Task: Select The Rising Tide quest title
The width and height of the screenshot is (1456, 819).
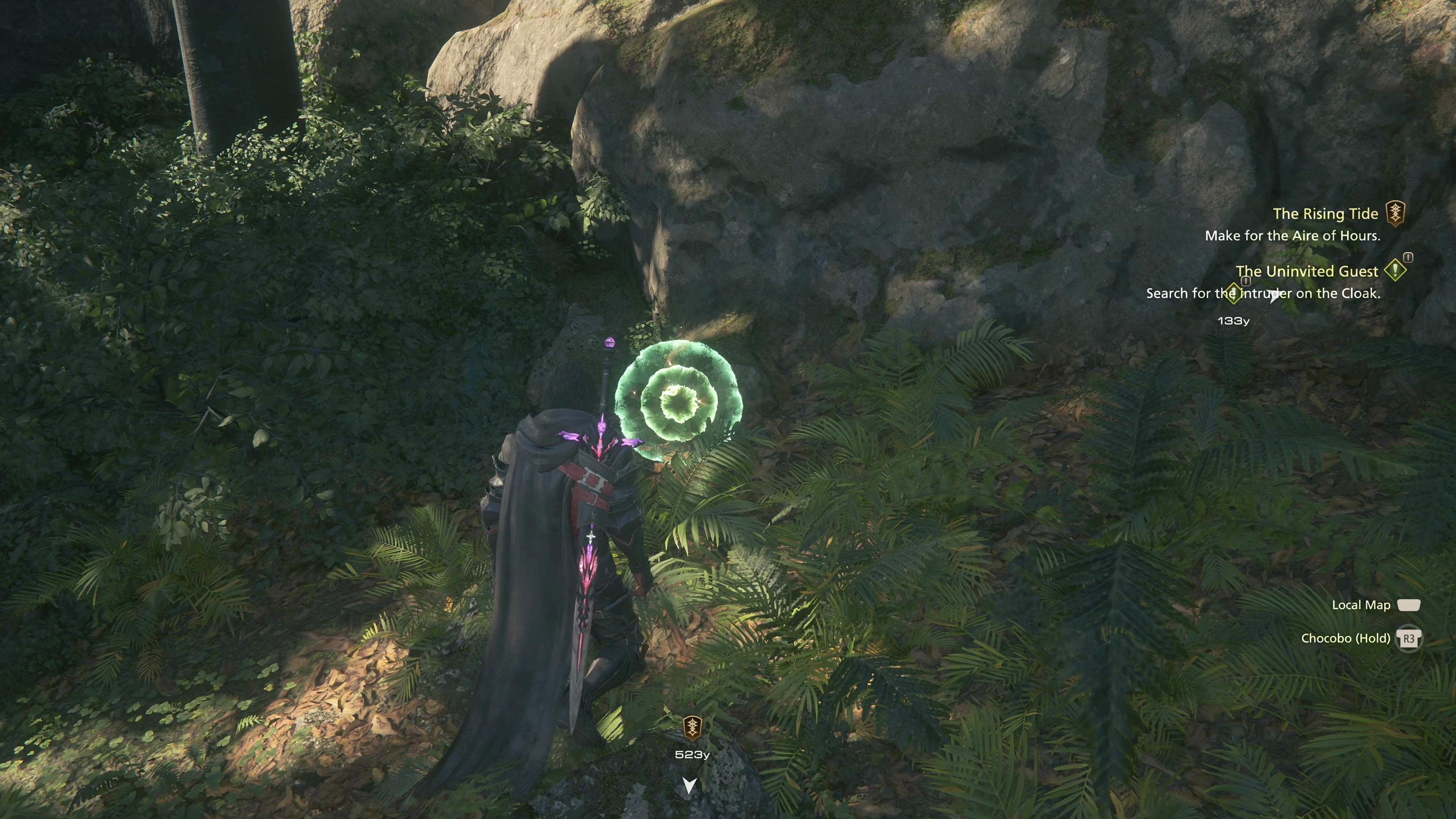Action: tap(1325, 213)
